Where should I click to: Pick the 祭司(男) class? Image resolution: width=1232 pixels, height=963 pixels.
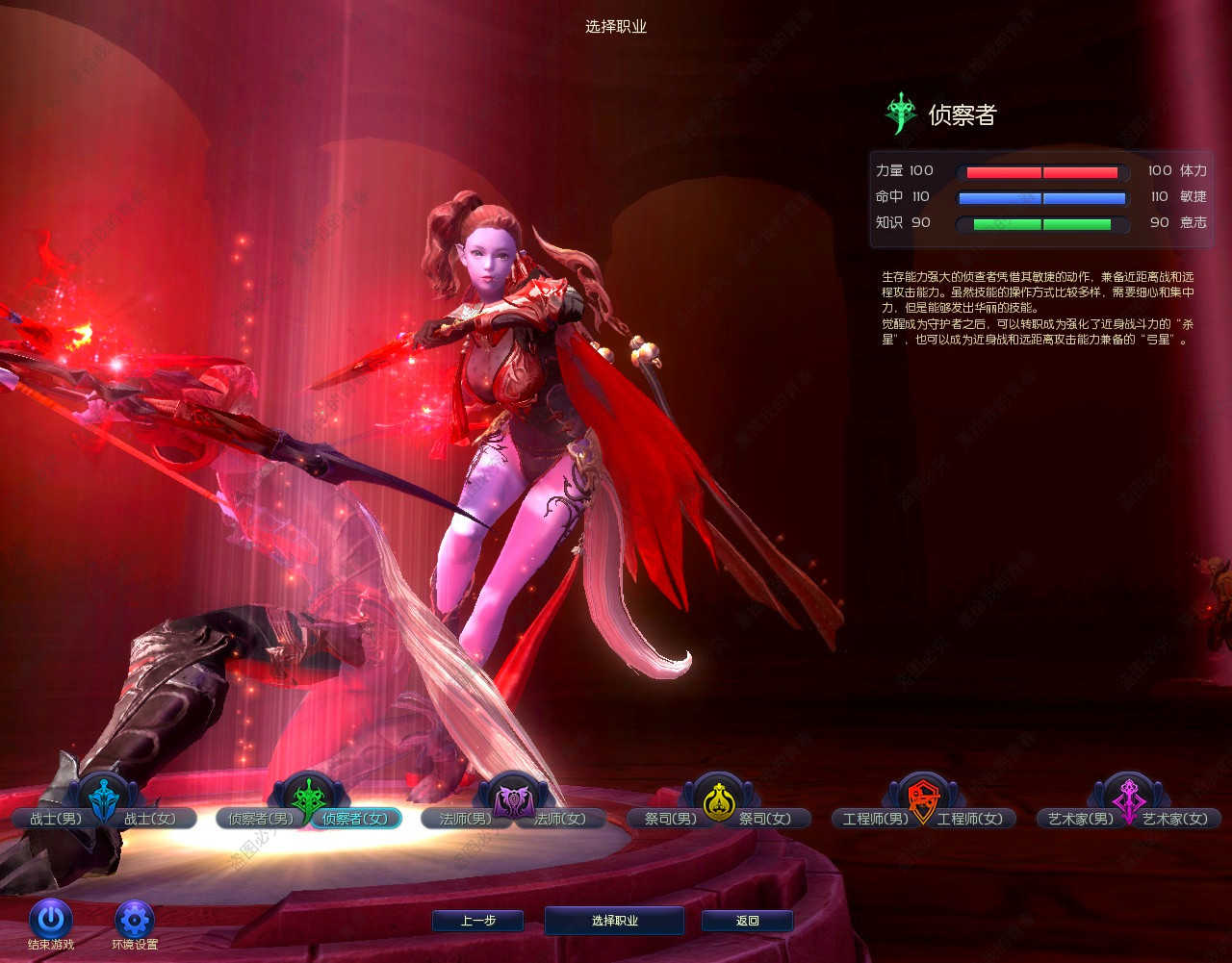pos(670,819)
